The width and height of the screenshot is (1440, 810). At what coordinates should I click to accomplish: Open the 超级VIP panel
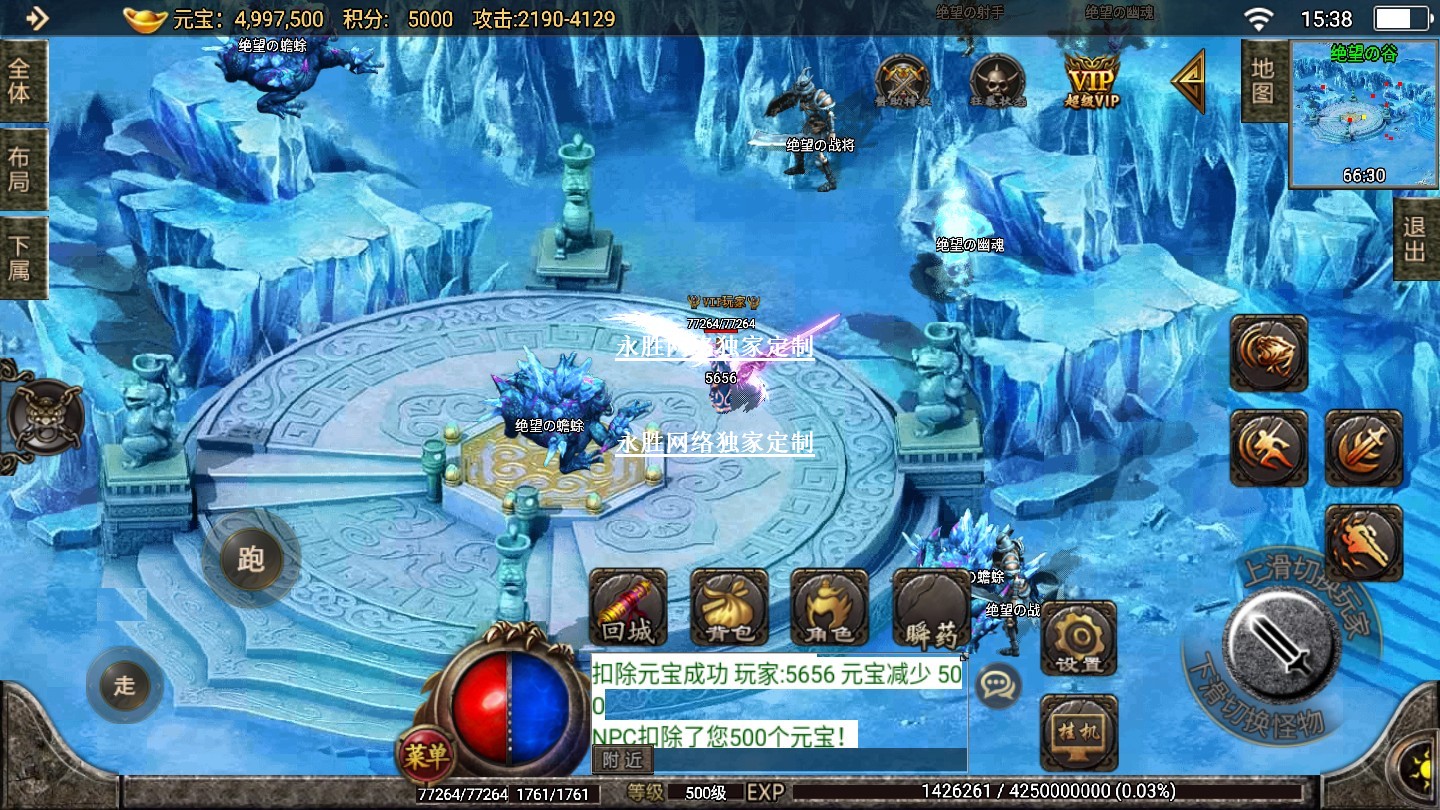(x=1091, y=80)
